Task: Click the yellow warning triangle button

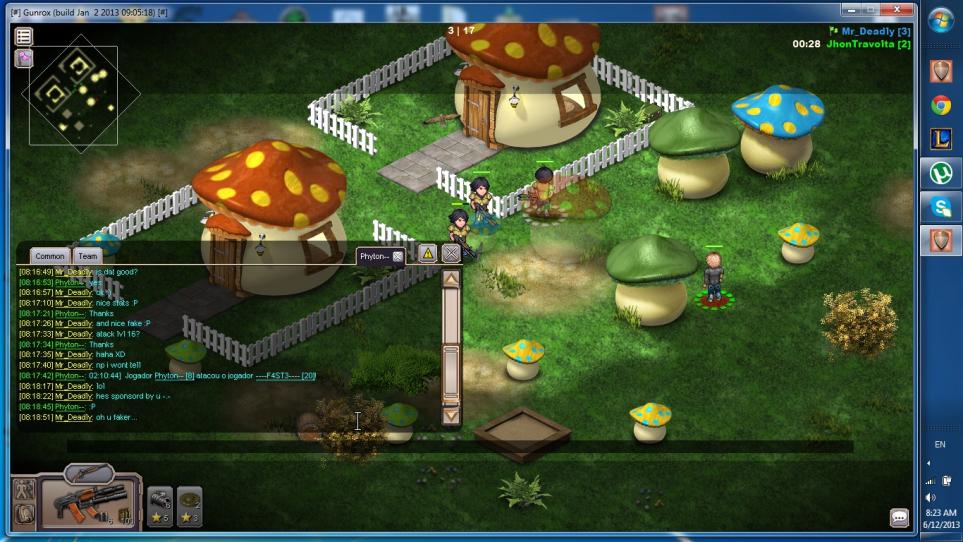Action: [427, 254]
